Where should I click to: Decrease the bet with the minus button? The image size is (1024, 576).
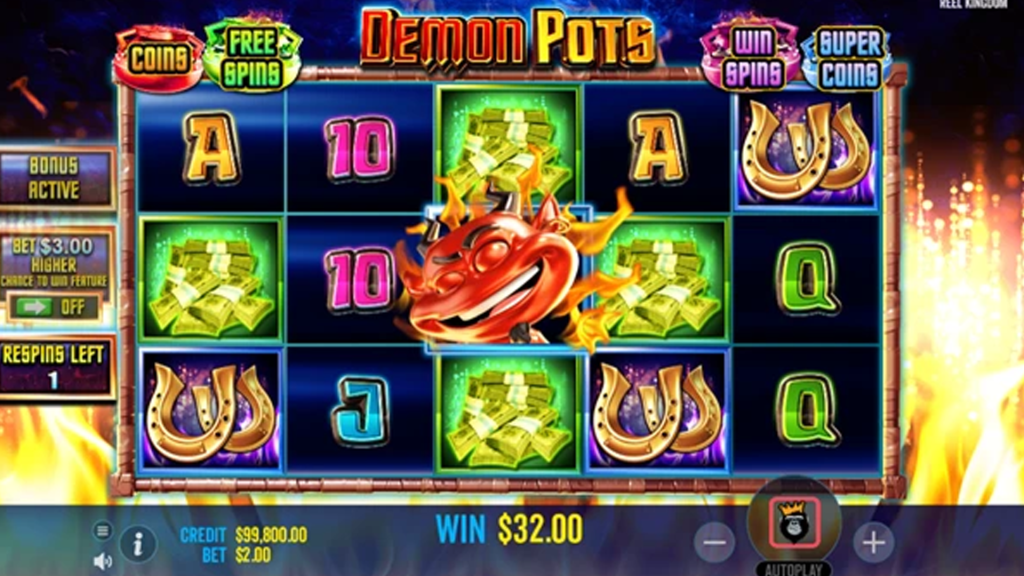(x=714, y=542)
